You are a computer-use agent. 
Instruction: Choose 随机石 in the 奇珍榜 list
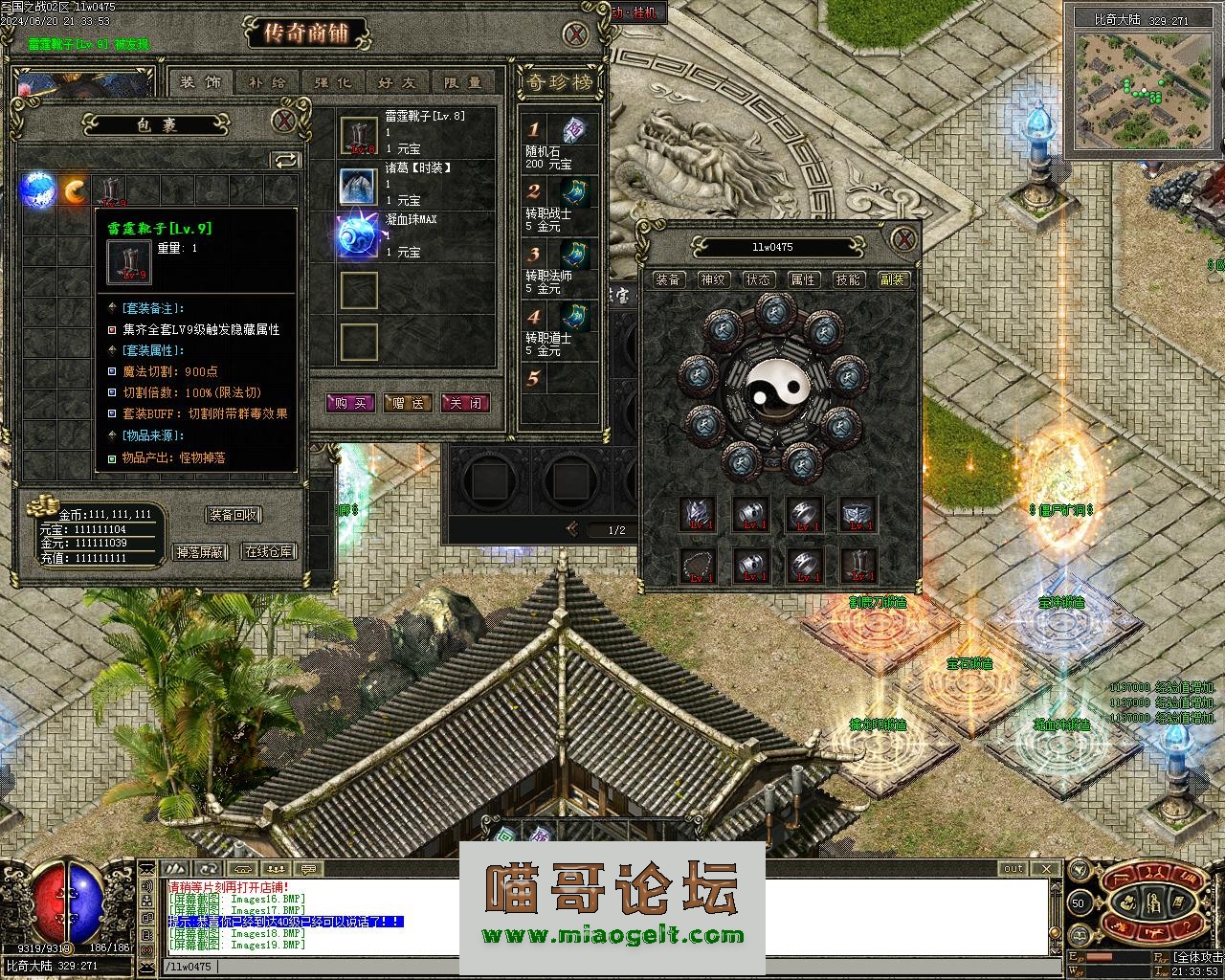[572, 131]
